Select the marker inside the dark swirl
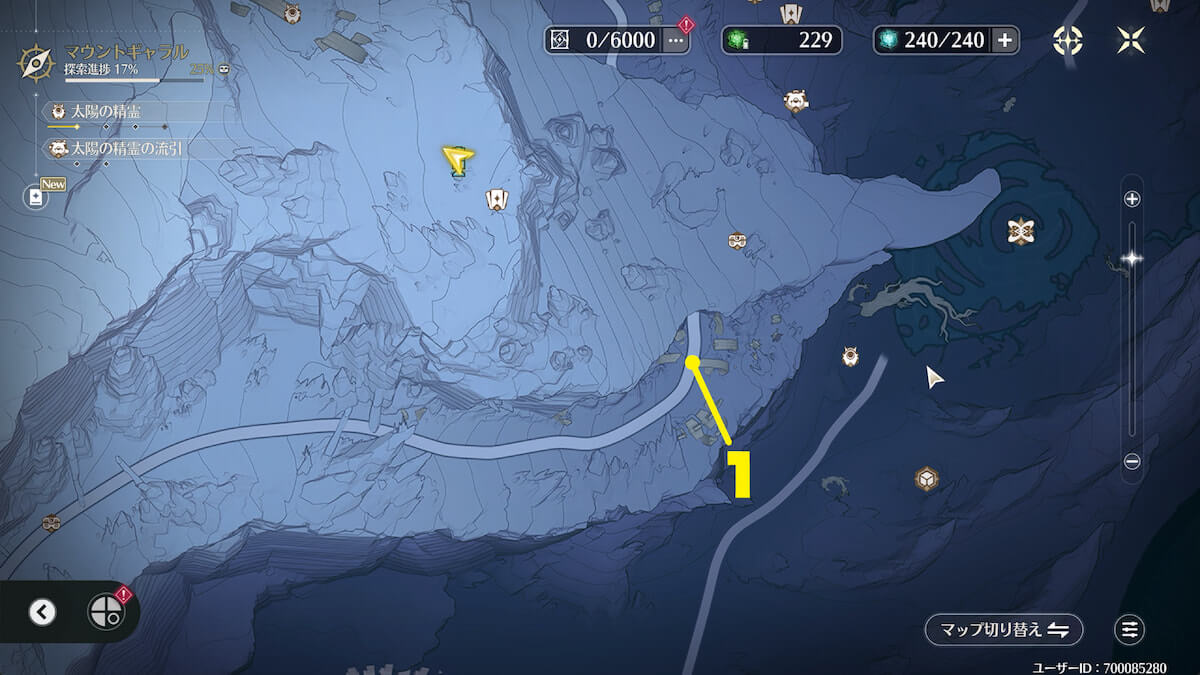This screenshot has width=1200, height=675. pos(1020,231)
